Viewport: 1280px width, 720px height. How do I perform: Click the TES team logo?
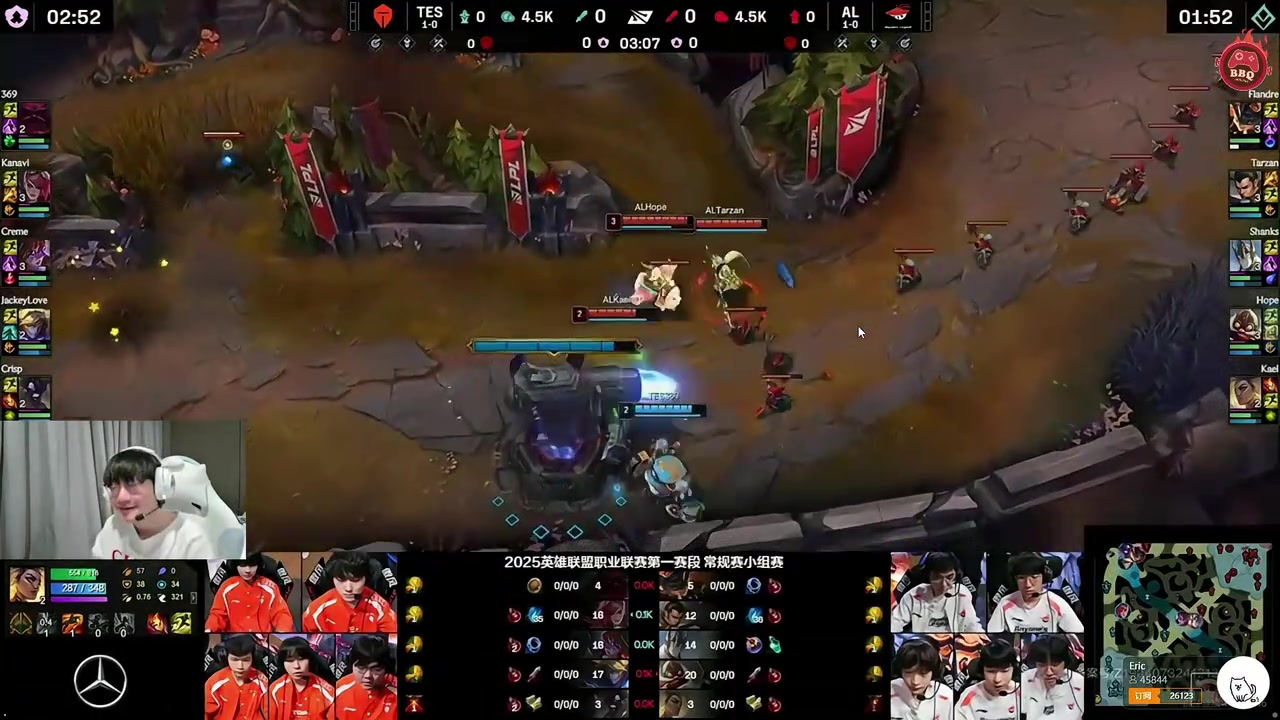tap(383, 17)
